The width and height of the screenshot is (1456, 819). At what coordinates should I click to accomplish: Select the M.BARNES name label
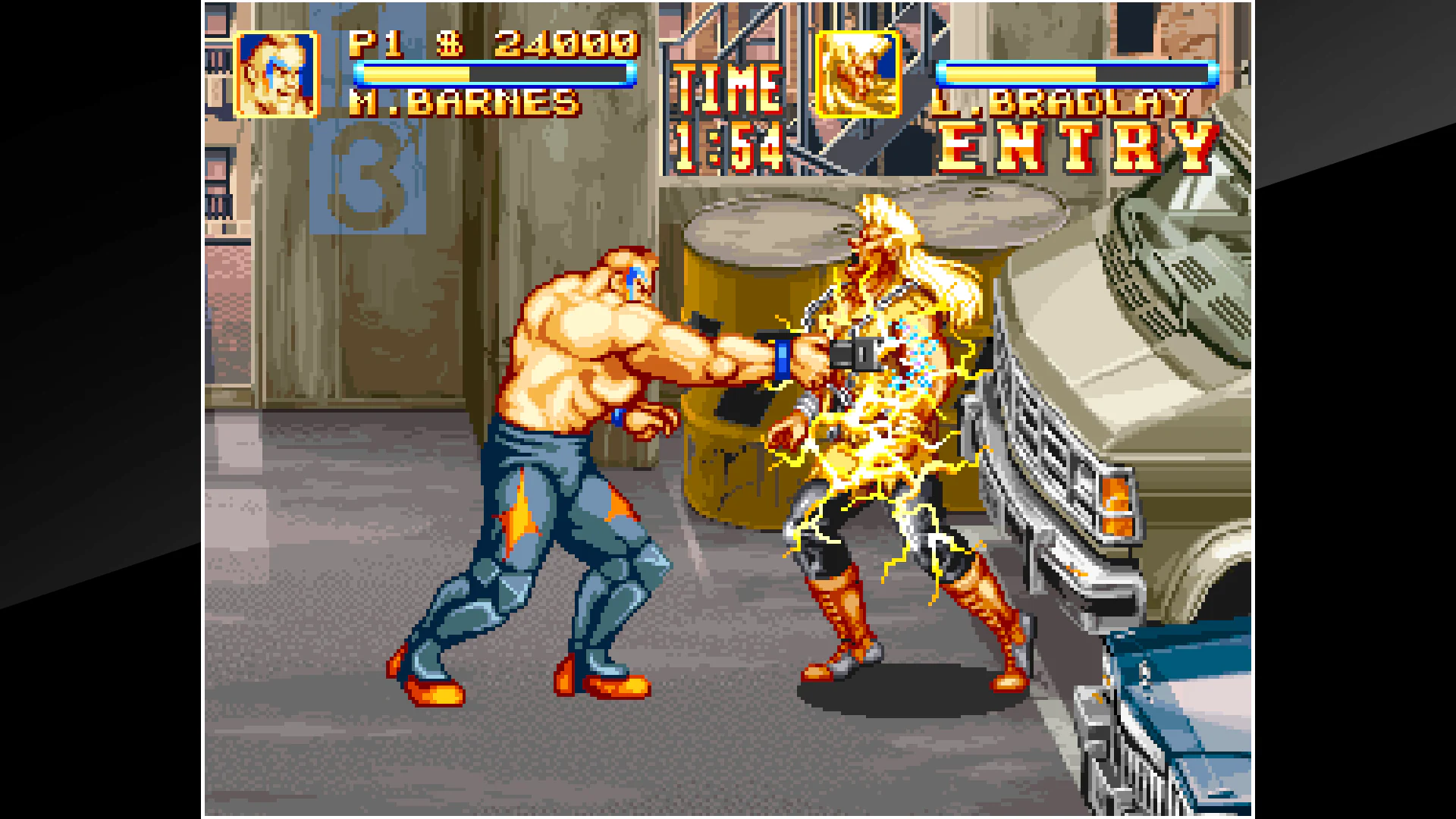click(466, 102)
